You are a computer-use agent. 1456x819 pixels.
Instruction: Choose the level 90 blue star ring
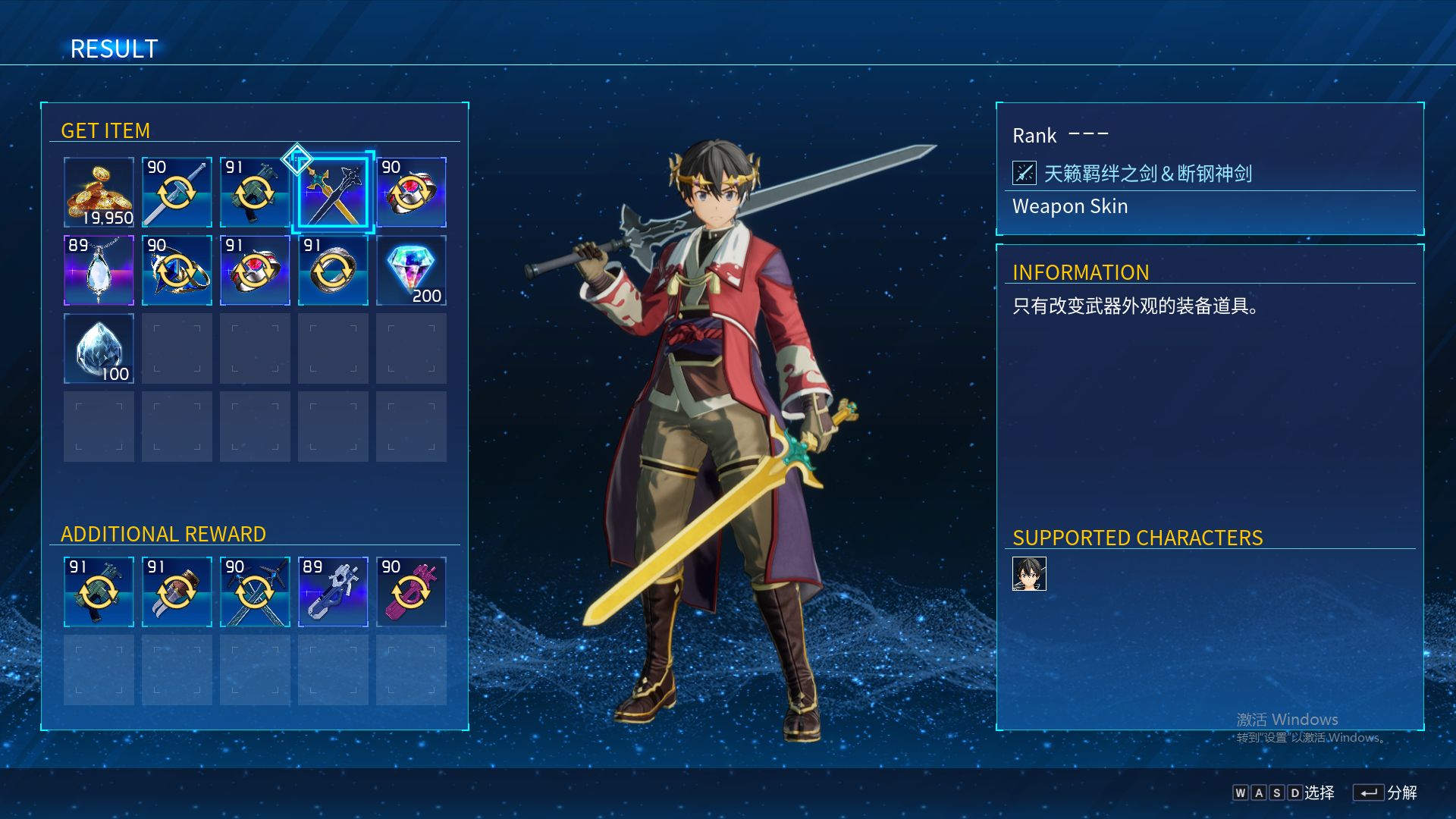177,271
